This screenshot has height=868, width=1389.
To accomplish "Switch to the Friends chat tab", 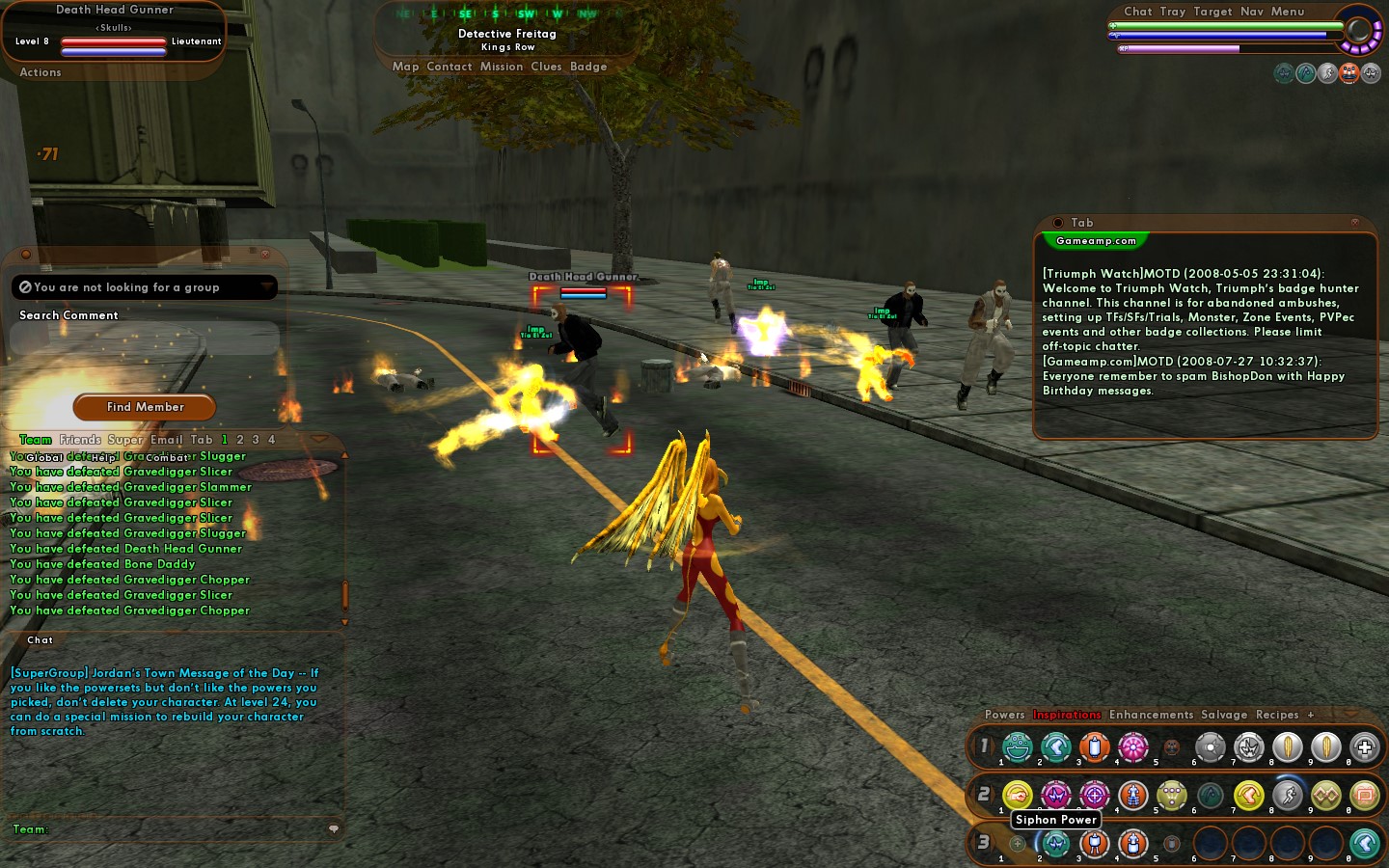I will click(x=80, y=440).
